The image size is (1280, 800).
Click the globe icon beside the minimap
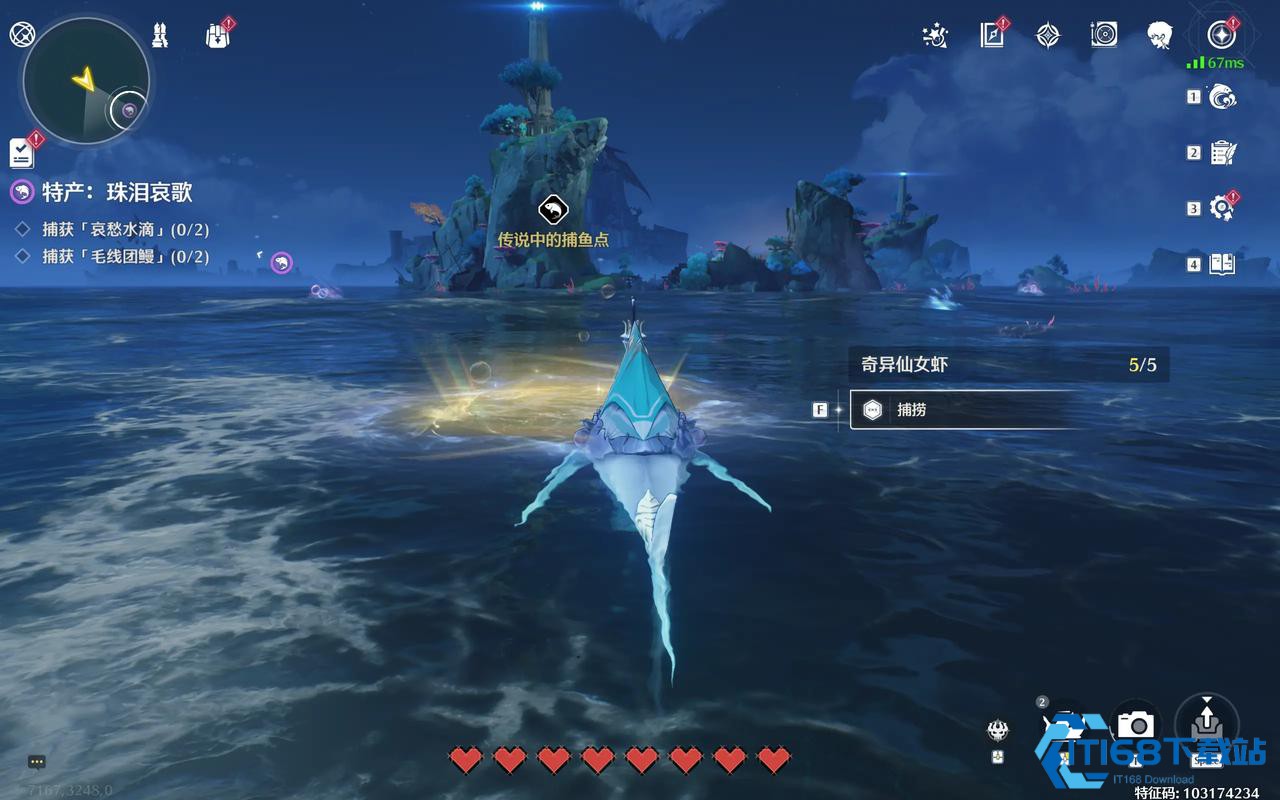[x=21, y=35]
